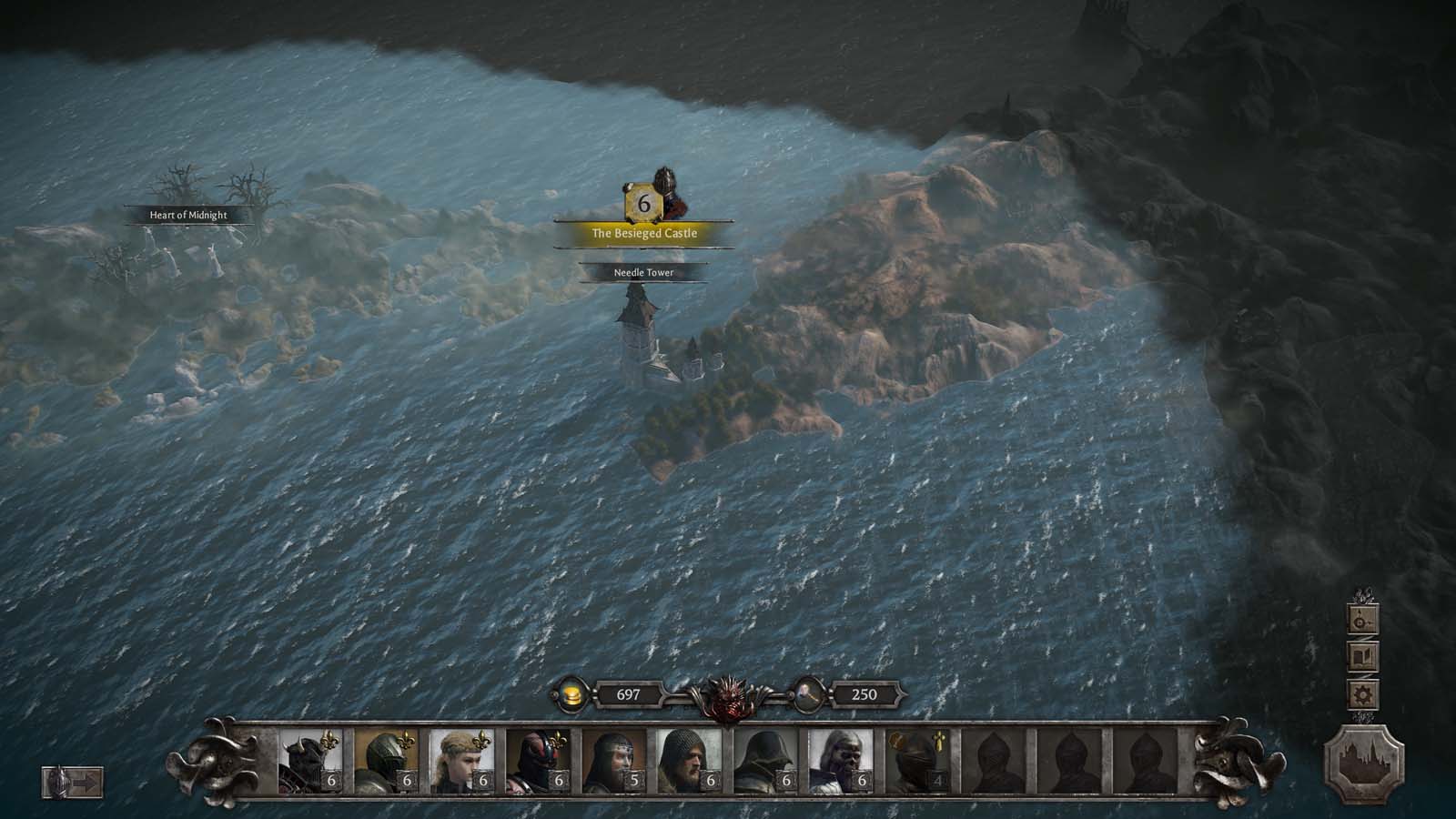The image size is (1456, 819).
Task: Select the Needle Tower location label
Action: [643, 272]
